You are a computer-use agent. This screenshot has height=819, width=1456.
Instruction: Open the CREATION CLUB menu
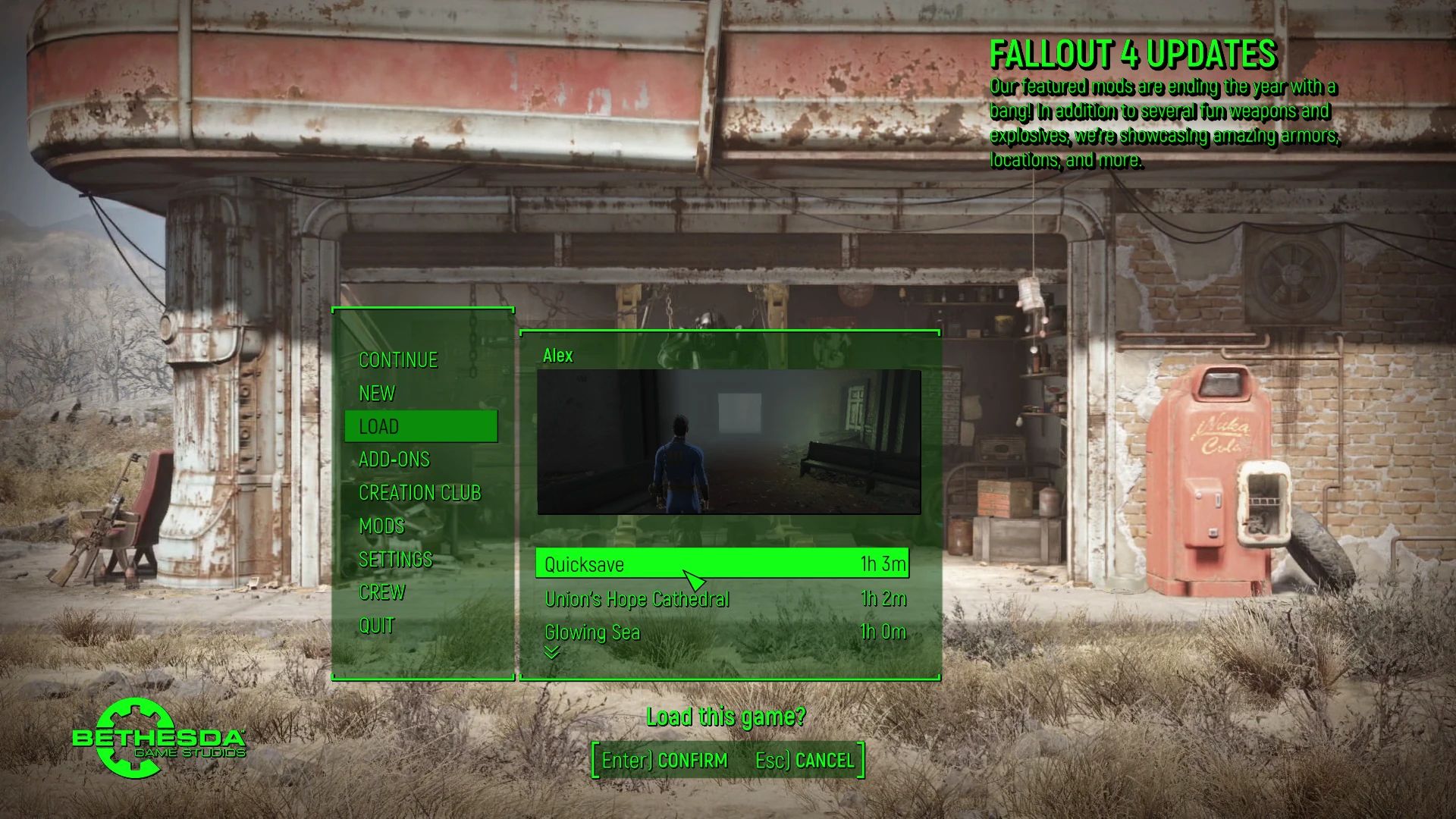pyautogui.click(x=420, y=493)
